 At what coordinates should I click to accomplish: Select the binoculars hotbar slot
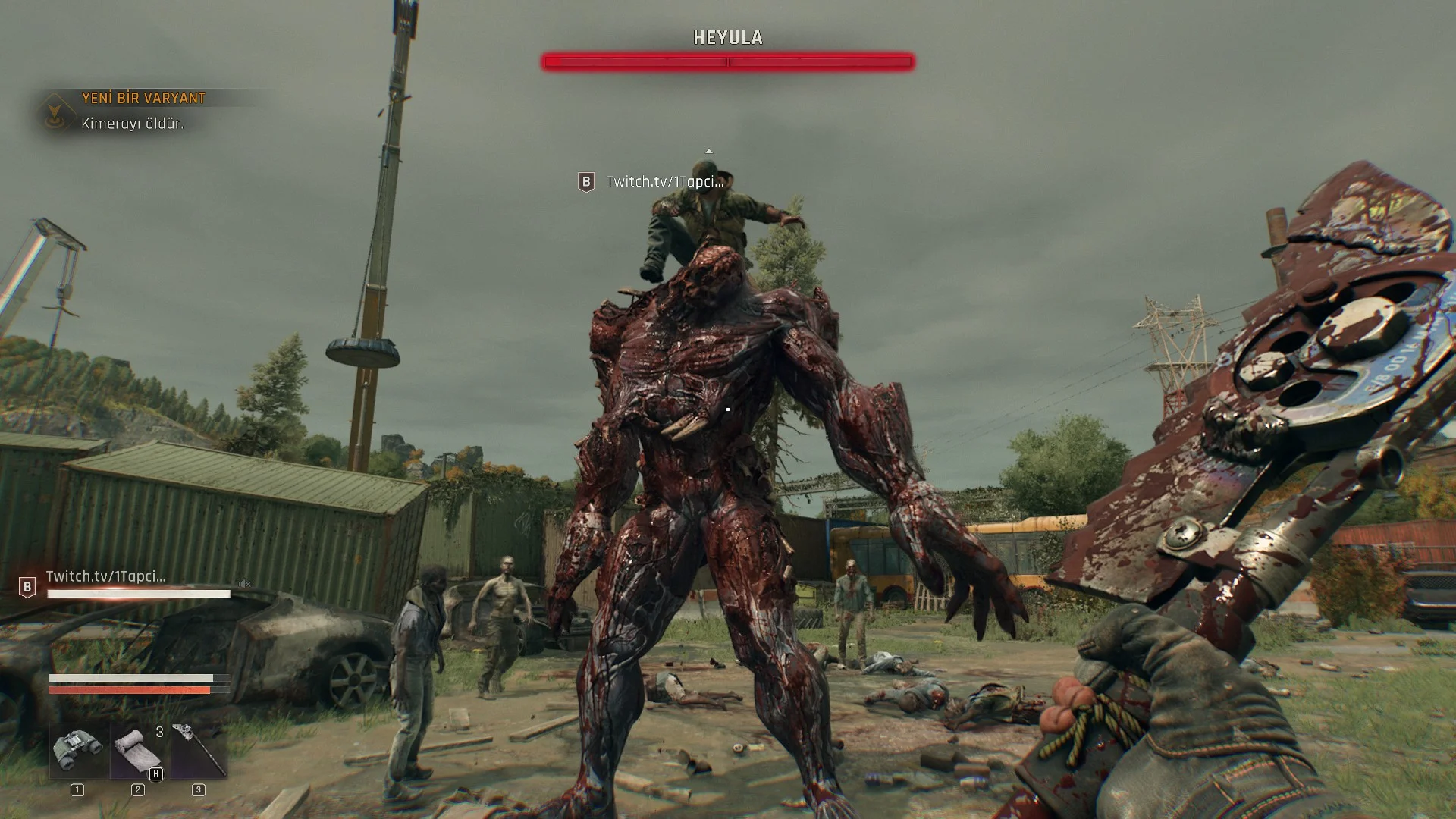pyautogui.click(x=78, y=750)
